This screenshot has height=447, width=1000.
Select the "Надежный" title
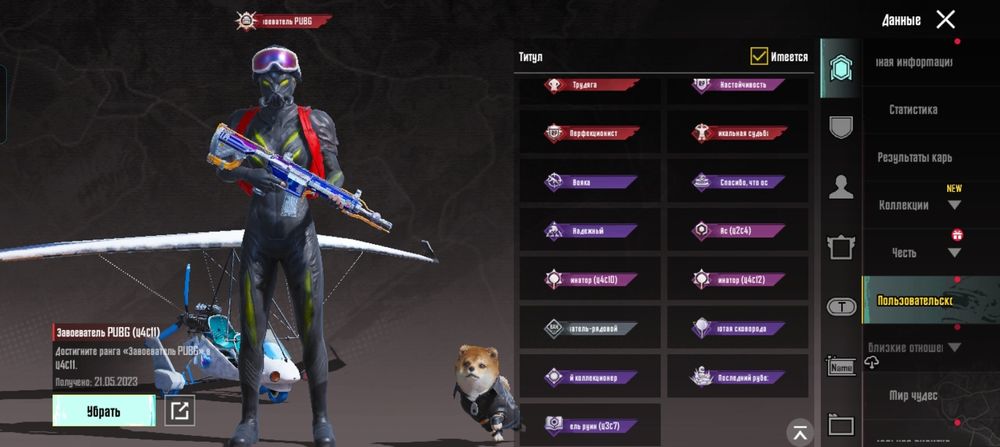590,230
